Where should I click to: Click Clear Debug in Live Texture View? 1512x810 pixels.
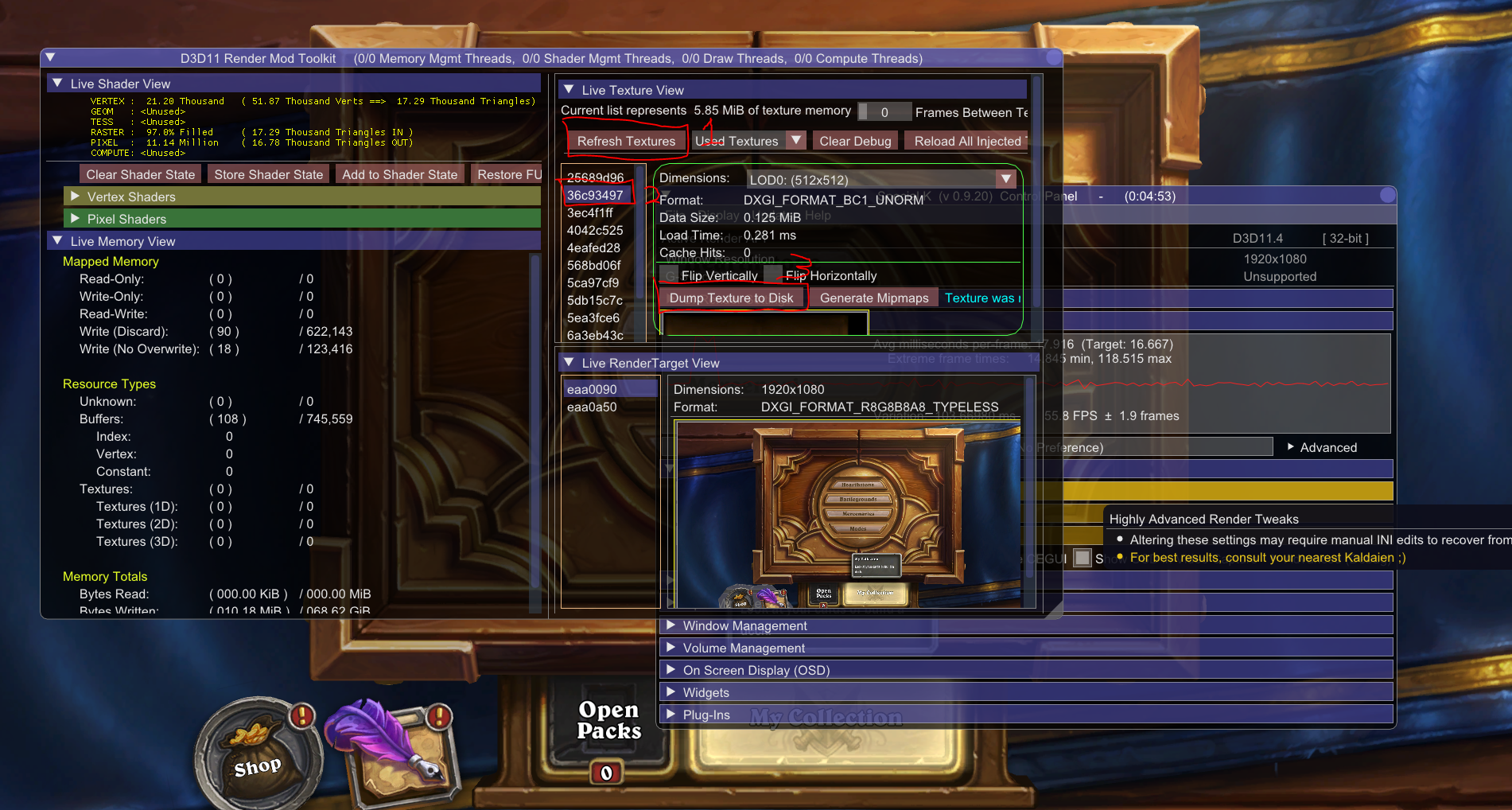tap(854, 140)
